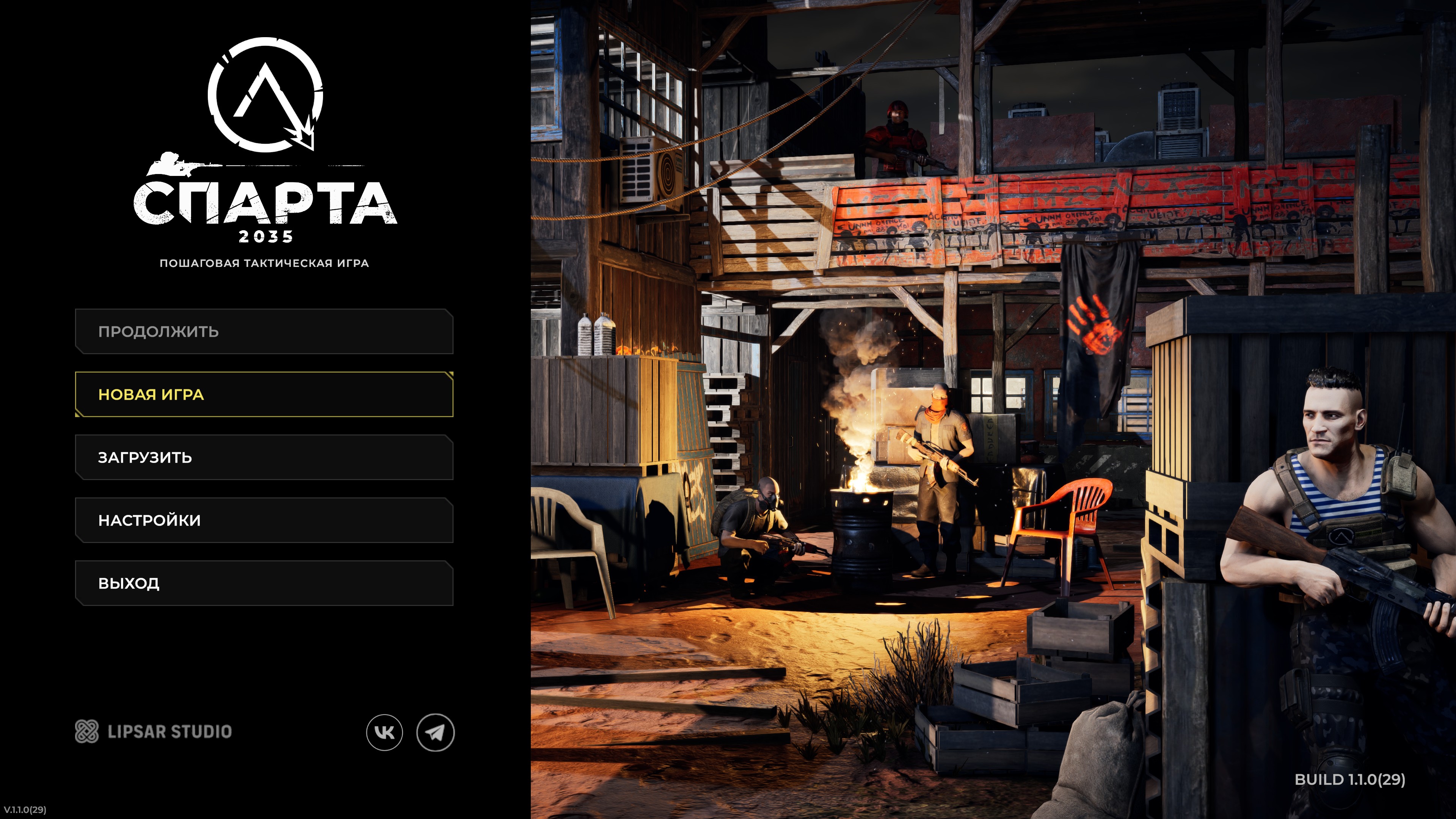Open the ЗАГРУЗИТЬ load game menu
Image resolution: width=1456 pixels, height=819 pixels.
click(264, 457)
